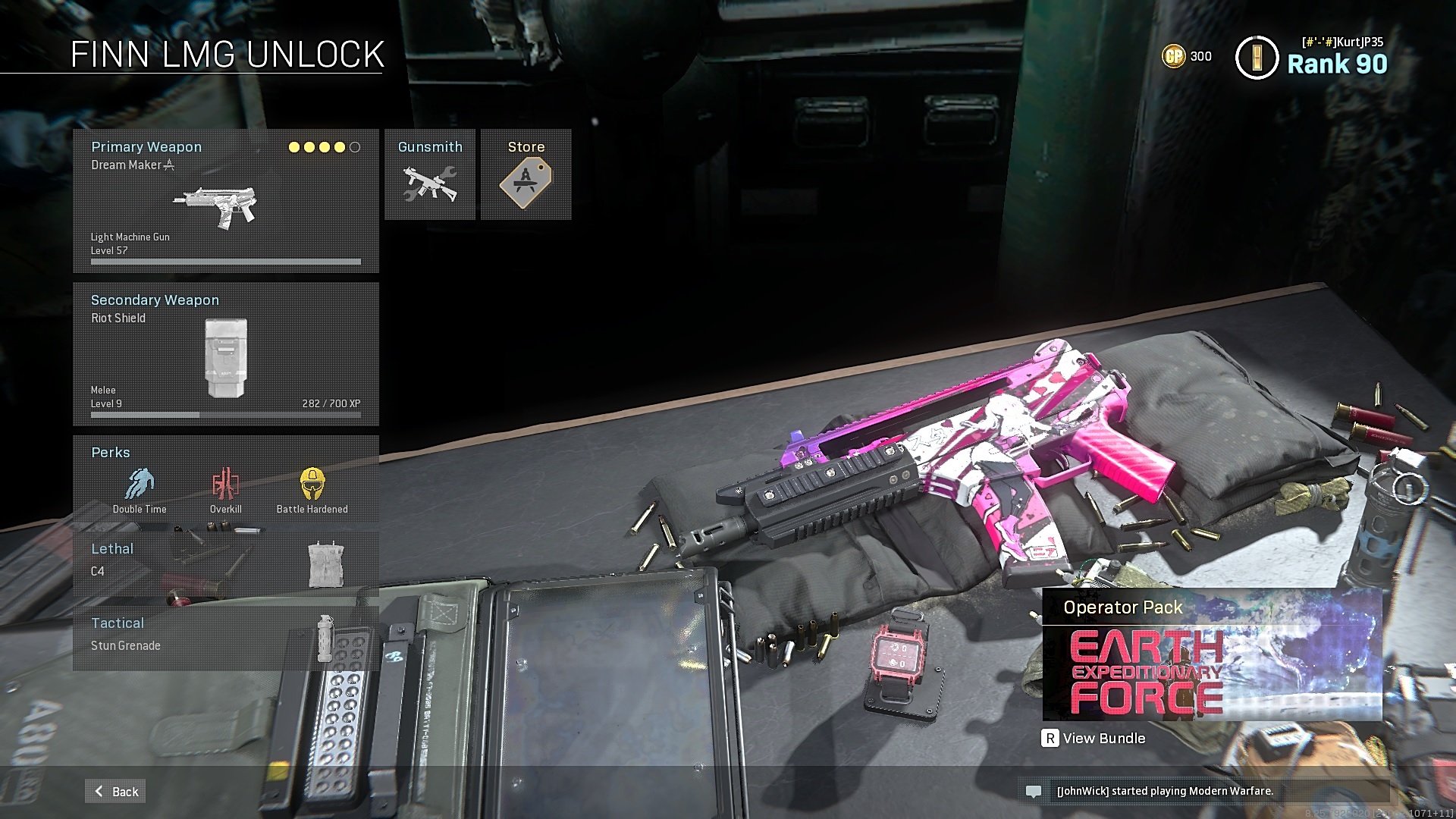Image resolution: width=1456 pixels, height=819 pixels.
Task: Select the Tactical Stun Grenade slot
Action: point(225,637)
